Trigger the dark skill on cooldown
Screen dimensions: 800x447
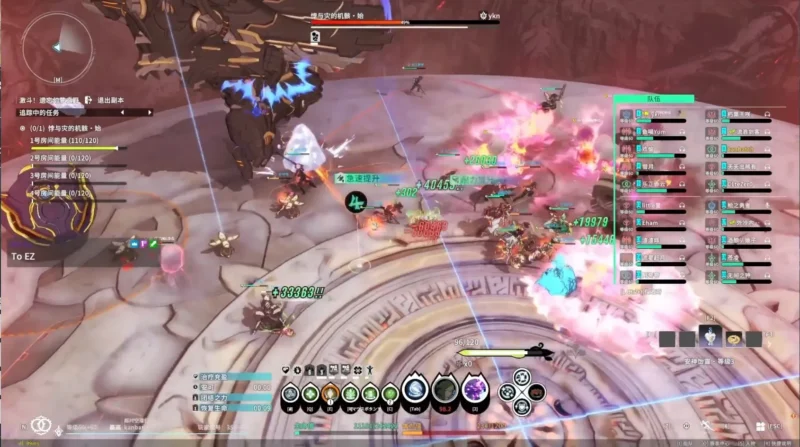click(x=445, y=390)
